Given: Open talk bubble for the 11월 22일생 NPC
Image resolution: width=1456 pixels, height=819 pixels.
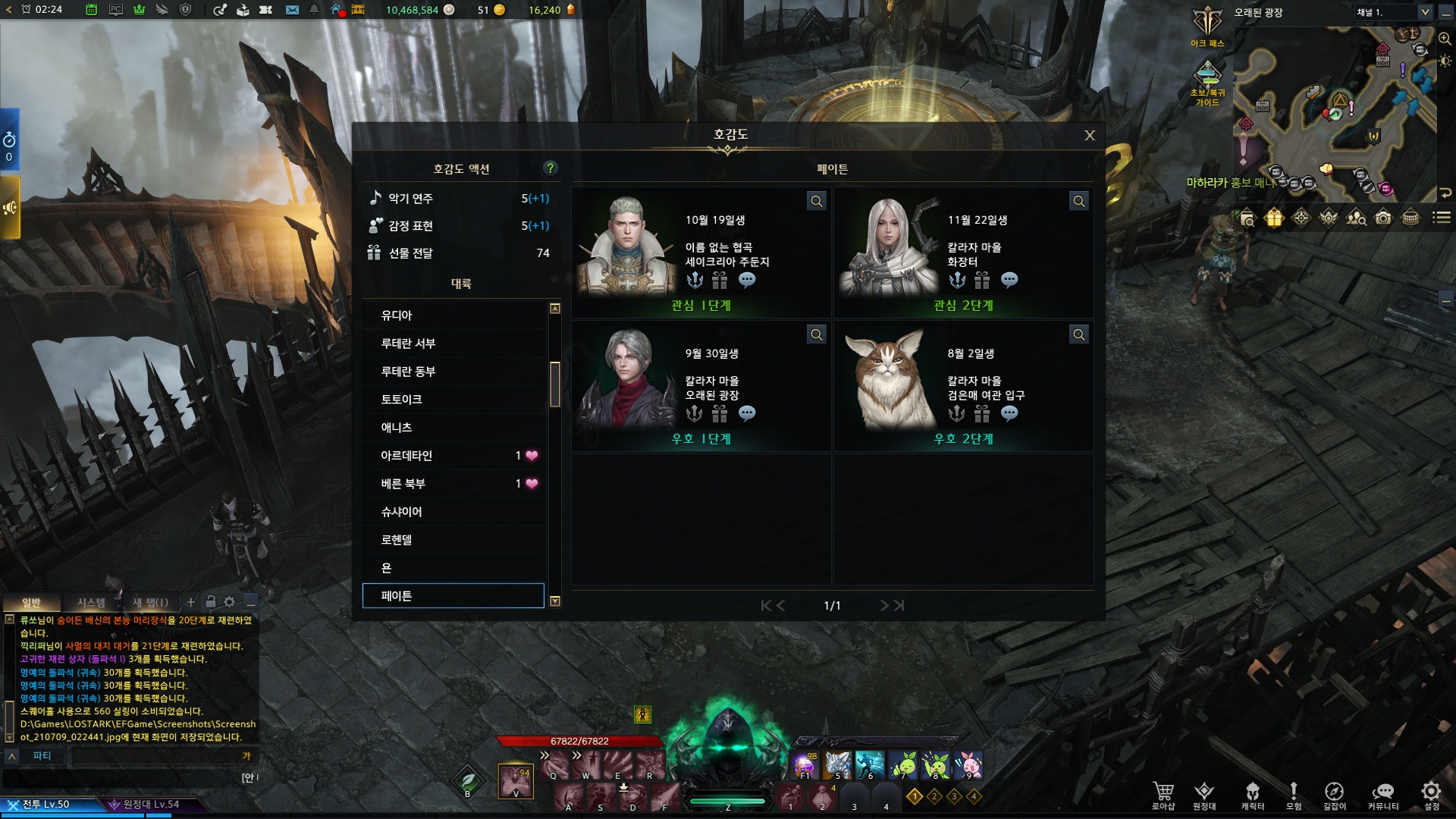Looking at the screenshot, I should coord(1009,281).
